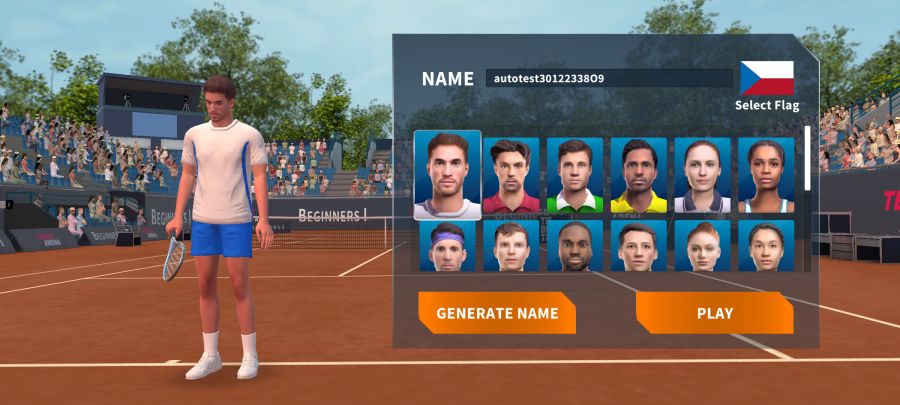900x405 pixels.
Task: Start the match with the PLAY button
Action: [x=714, y=313]
